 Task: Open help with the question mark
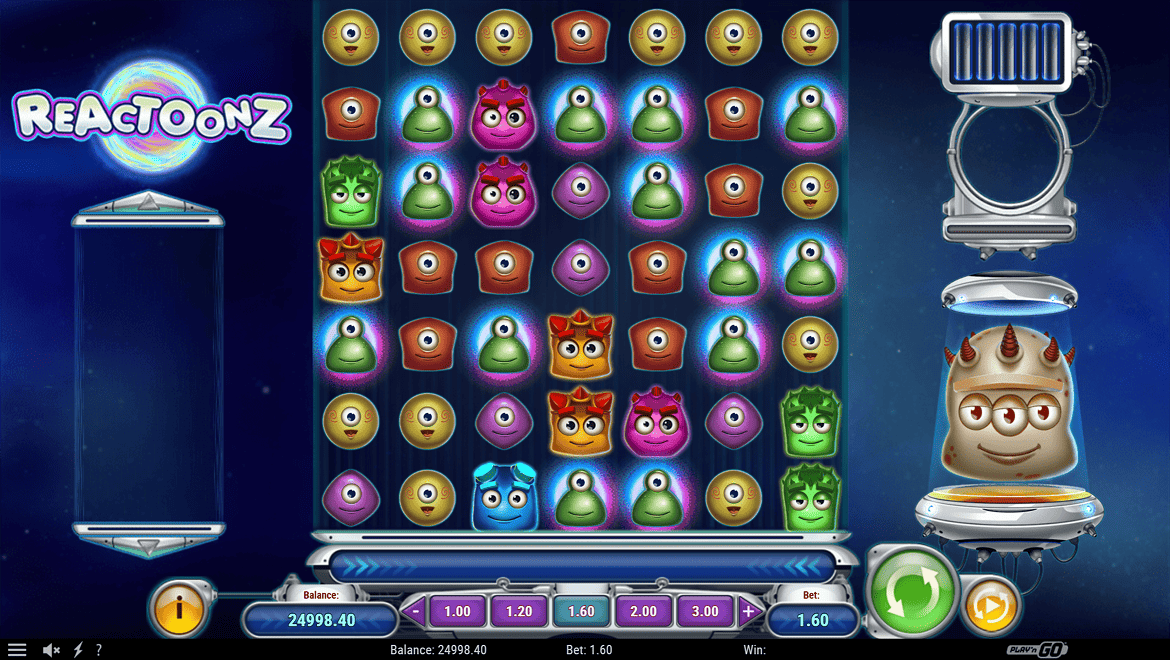click(x=98, y=650)
